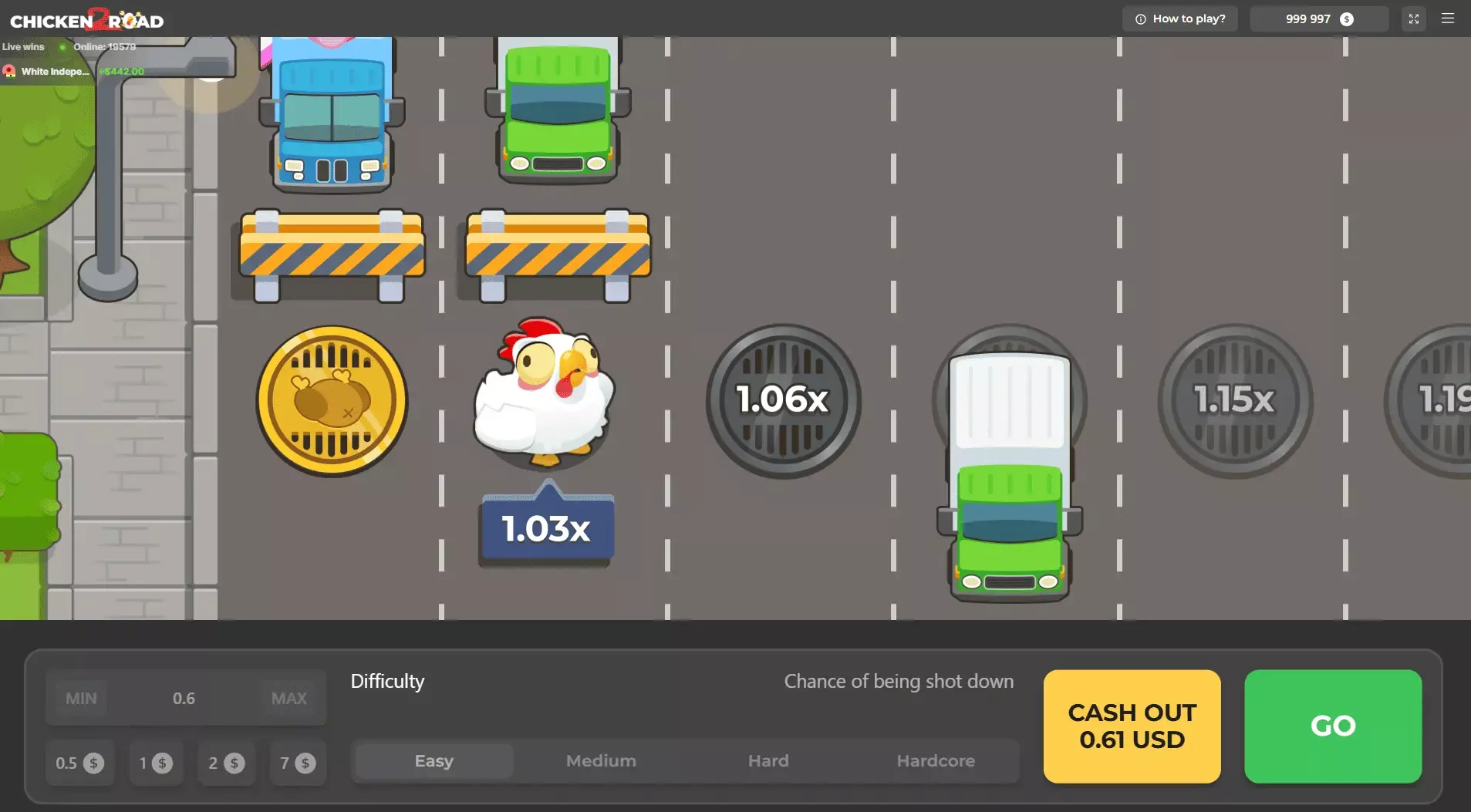Select the 0.5 bet chip
The image size is (1471, 812).
click(x=79, y=762)
